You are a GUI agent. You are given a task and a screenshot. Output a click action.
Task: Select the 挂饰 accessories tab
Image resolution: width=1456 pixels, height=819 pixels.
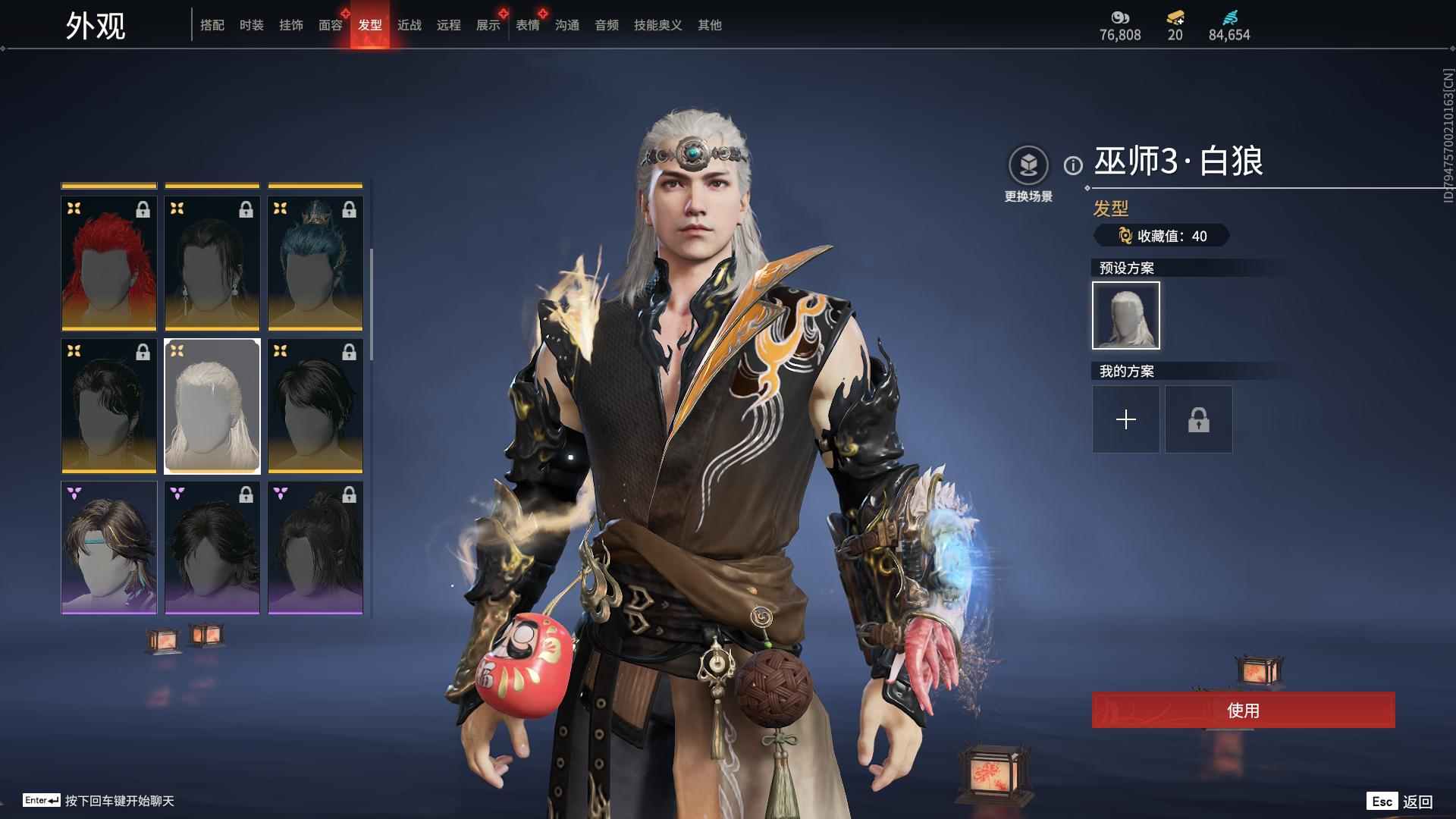291,25
